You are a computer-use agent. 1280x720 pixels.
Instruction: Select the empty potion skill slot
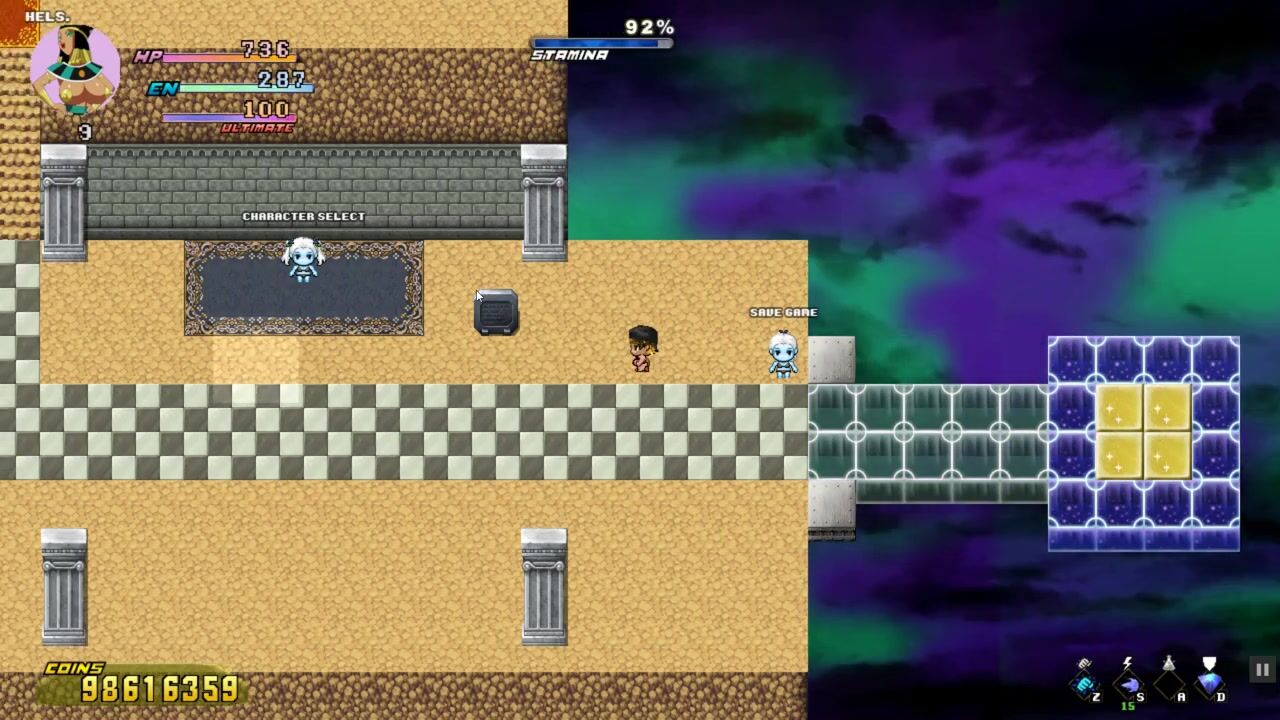[x=1168, y=683]
